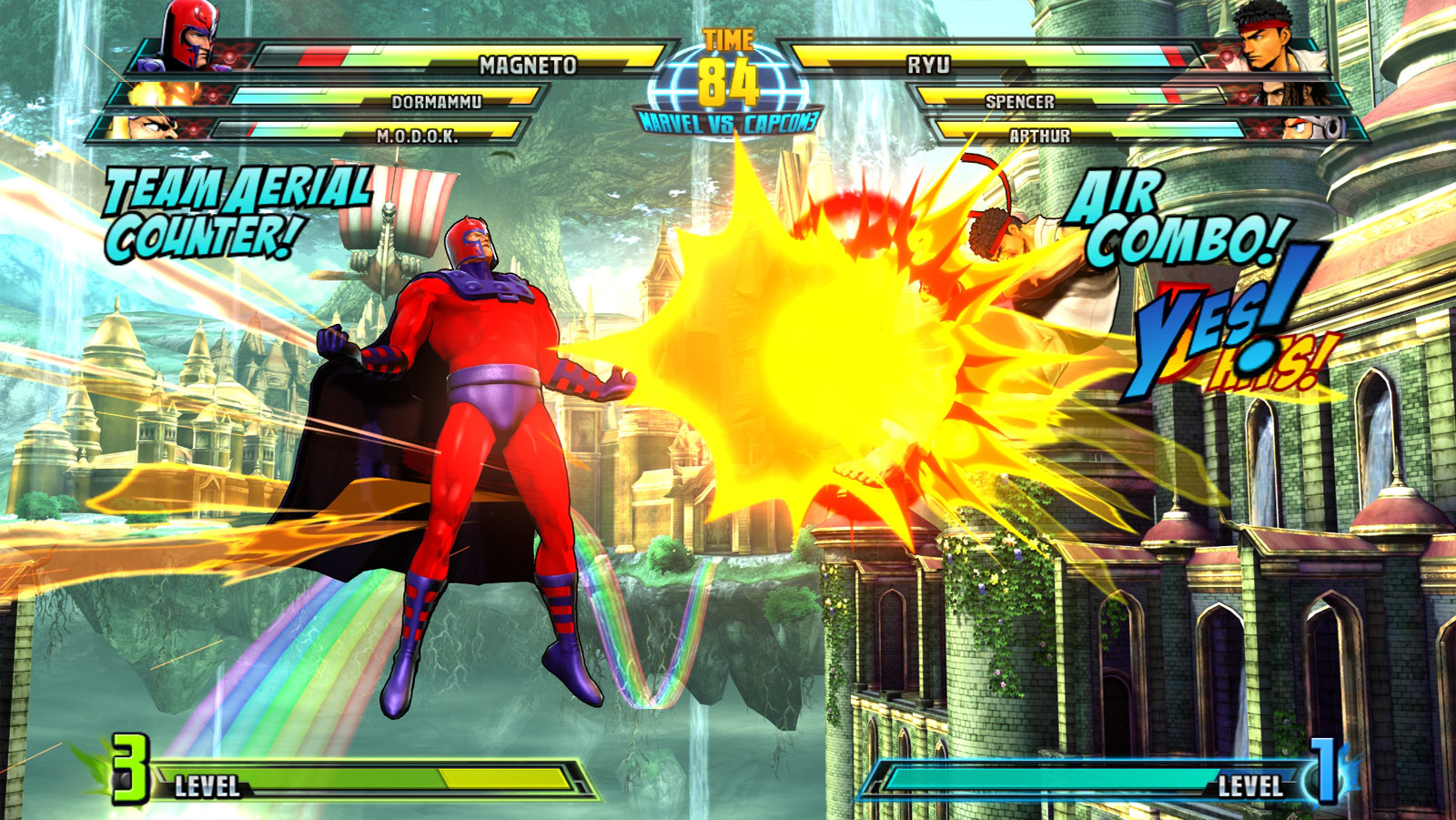The width and height of the screenshot is (1456, 820).
Task: Click the TEAM AERIAL COUNTER! callout text
Action: [235, 209]
